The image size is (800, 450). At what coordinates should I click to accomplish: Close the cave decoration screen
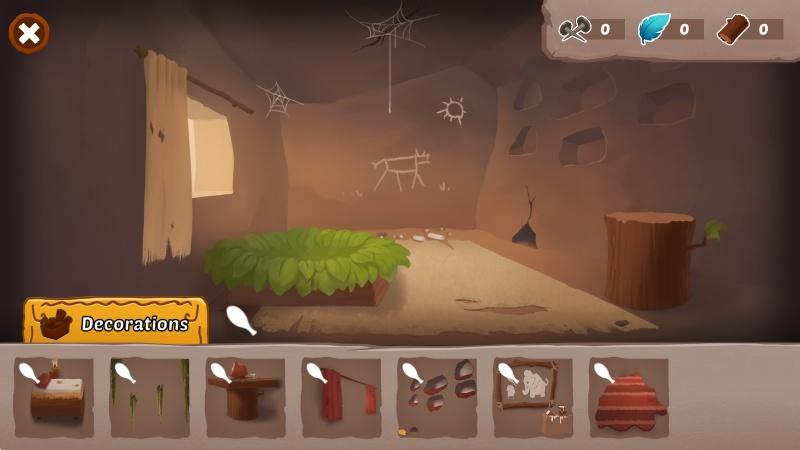tap(29, 33)
